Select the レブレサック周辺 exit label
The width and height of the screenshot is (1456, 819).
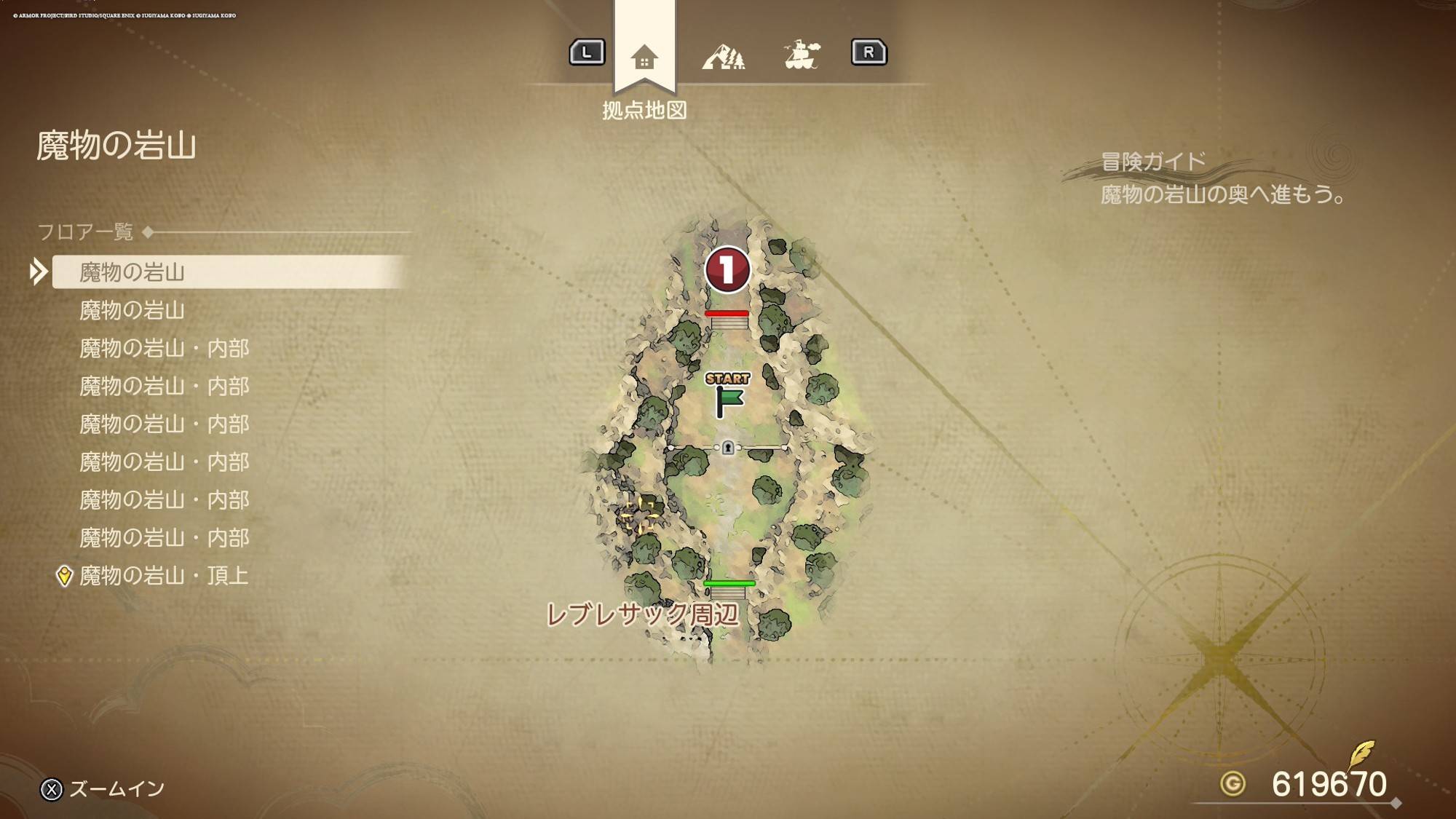[x=642, y=614]
